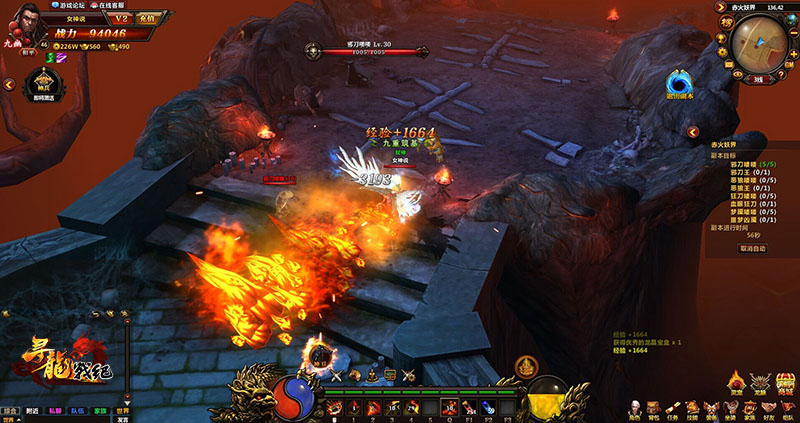Open the 充值 recharge button
The width and height of the screenshot is (800, 423).
(148, 18)
